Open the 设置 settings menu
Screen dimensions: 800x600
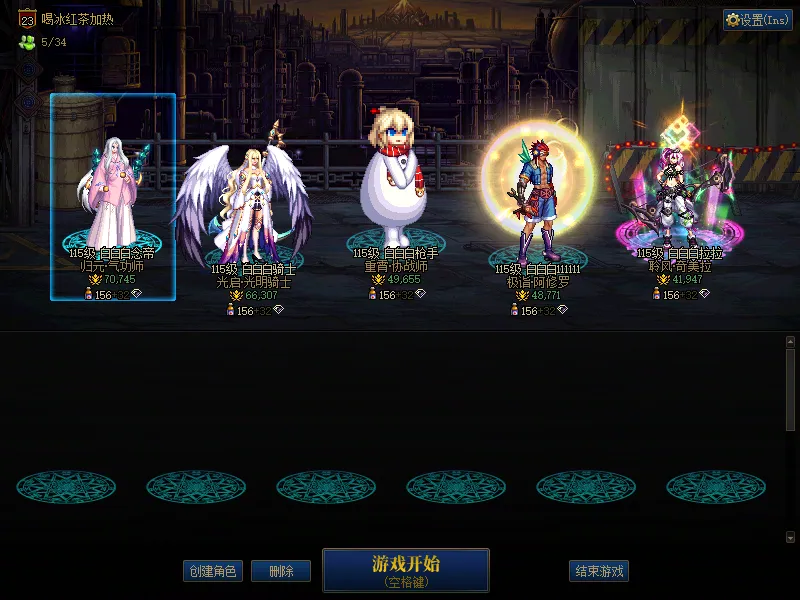point(757,20)
